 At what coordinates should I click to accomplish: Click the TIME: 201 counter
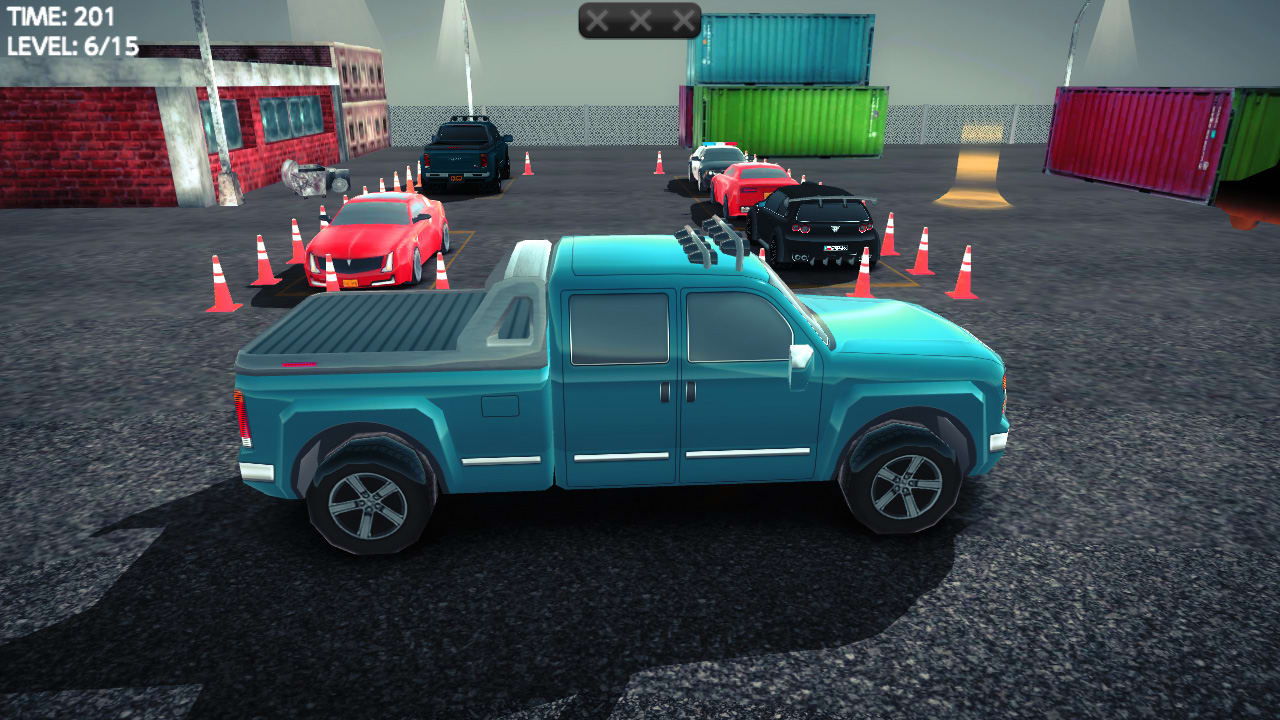pyautogui.click(x=62, y=15)
